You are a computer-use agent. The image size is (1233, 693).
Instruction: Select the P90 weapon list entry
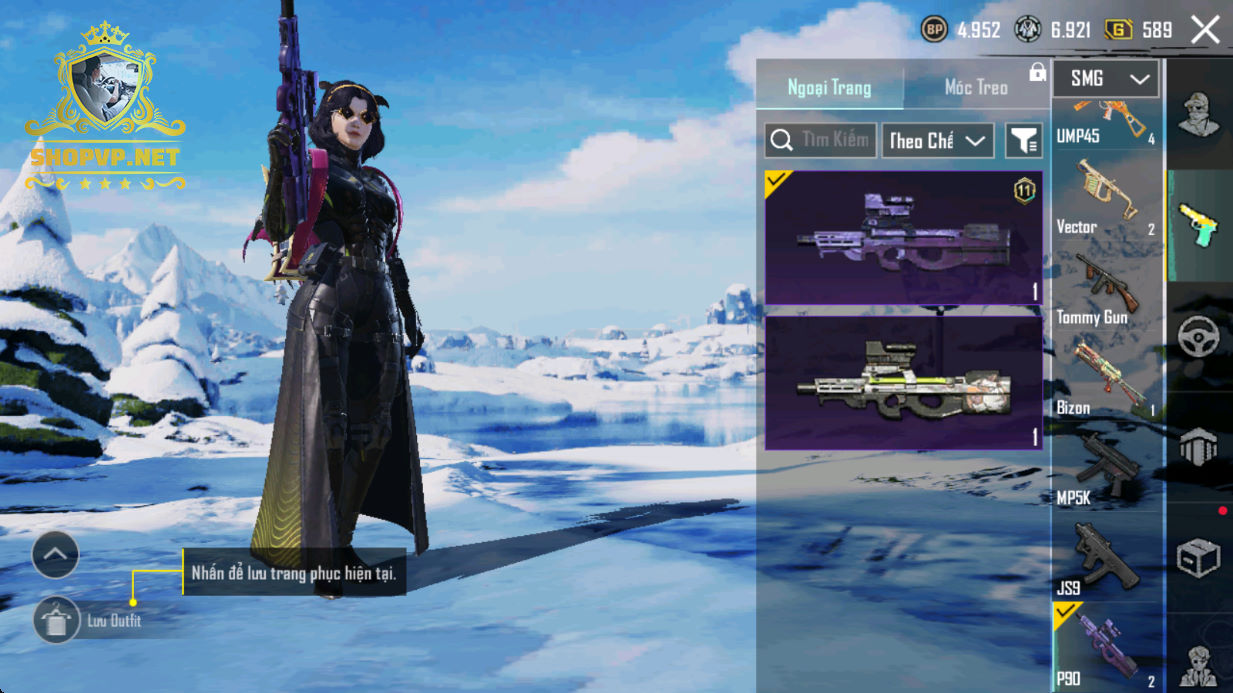(1107, 650)
